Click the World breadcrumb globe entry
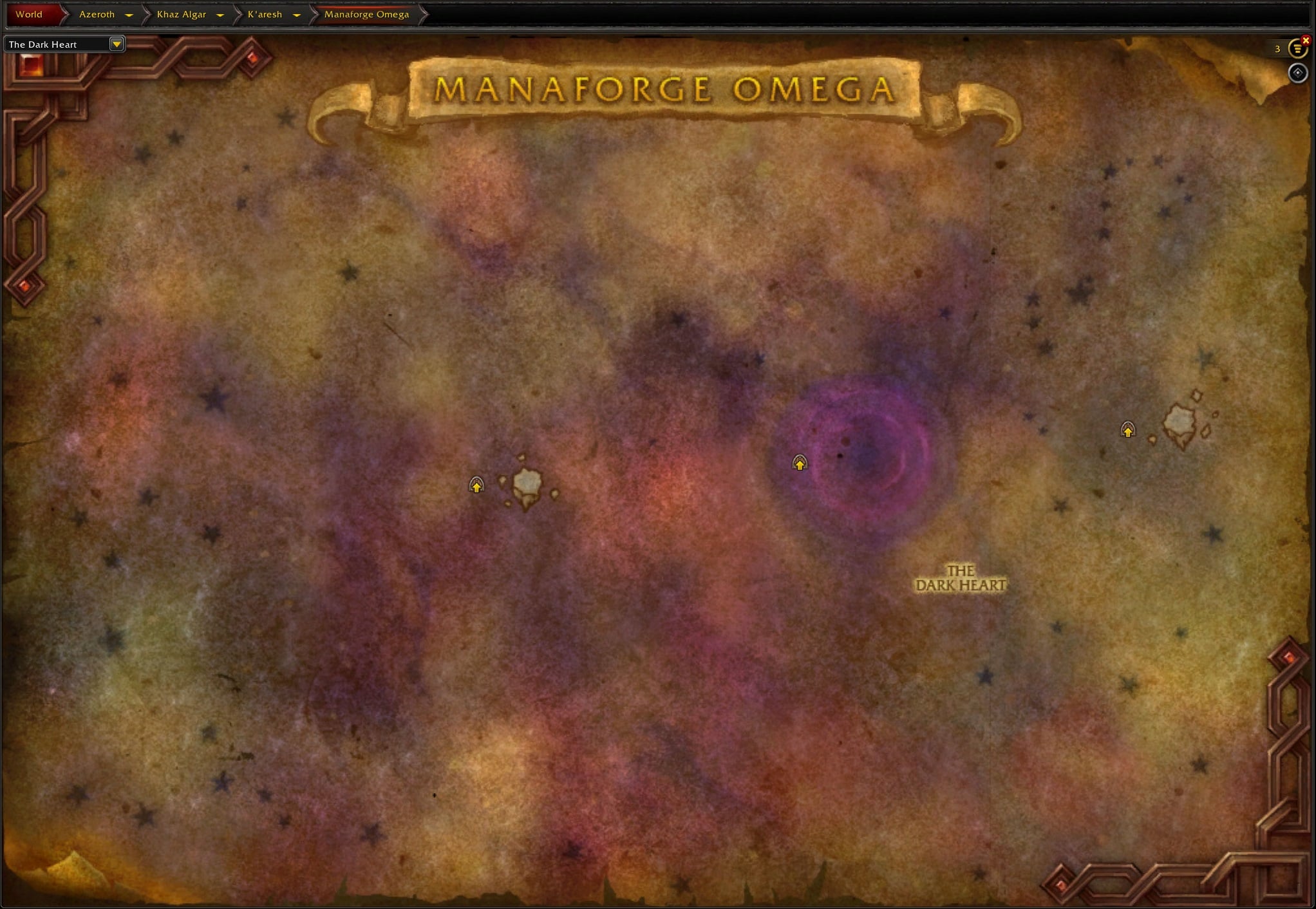 29,14
